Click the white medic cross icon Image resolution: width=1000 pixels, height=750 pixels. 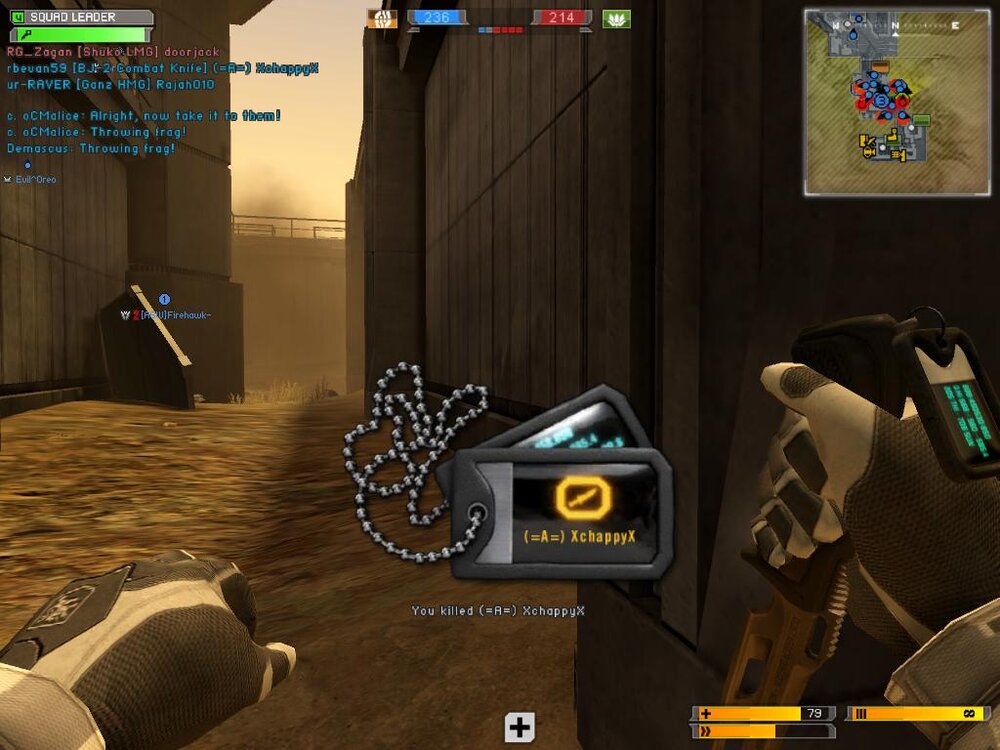coord(519,727)
